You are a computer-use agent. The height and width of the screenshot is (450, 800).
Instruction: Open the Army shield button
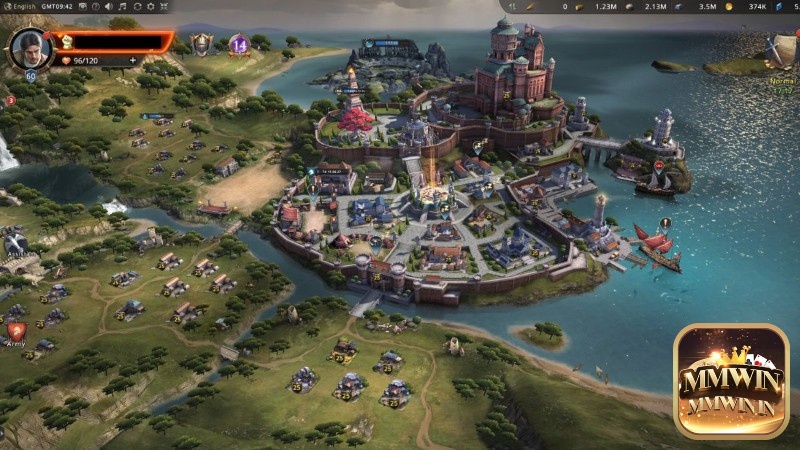[x=15, y=332]
